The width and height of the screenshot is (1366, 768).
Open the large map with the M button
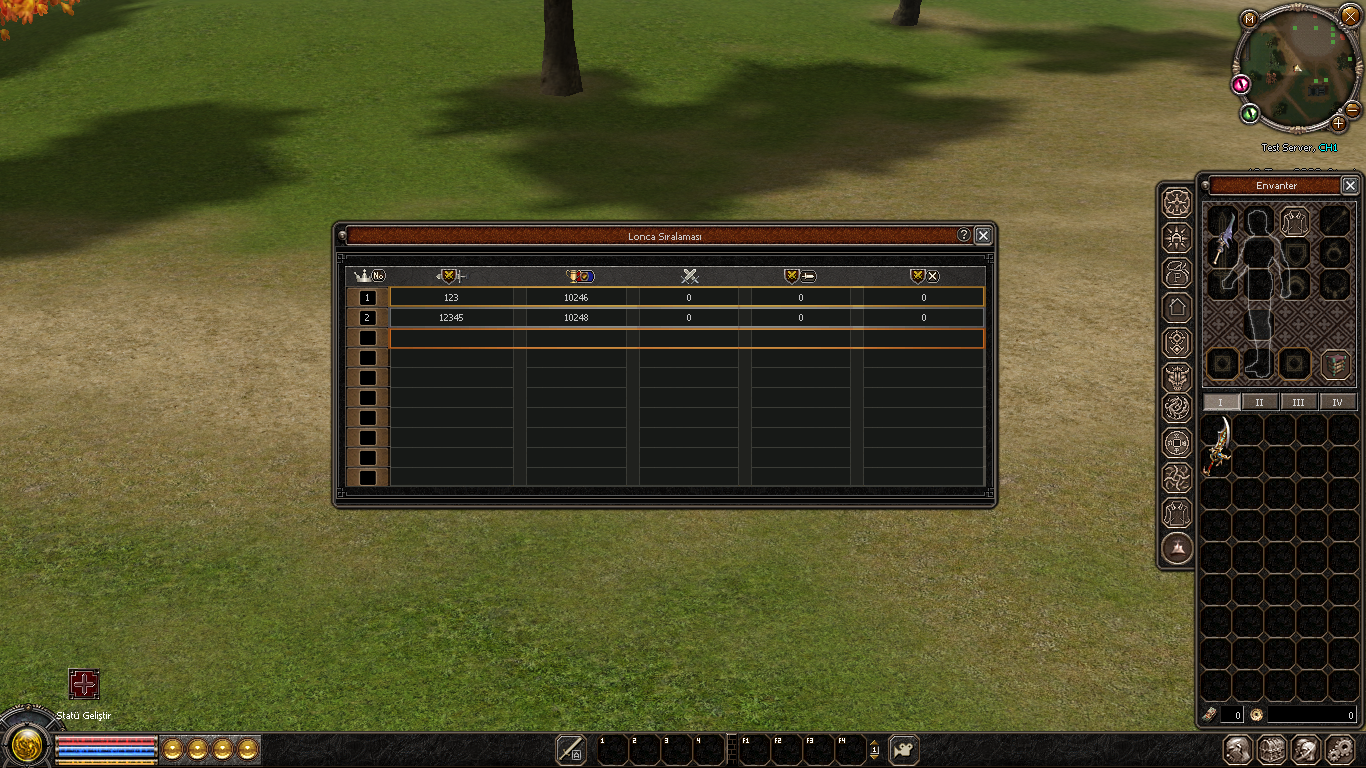pos(1249,18)
